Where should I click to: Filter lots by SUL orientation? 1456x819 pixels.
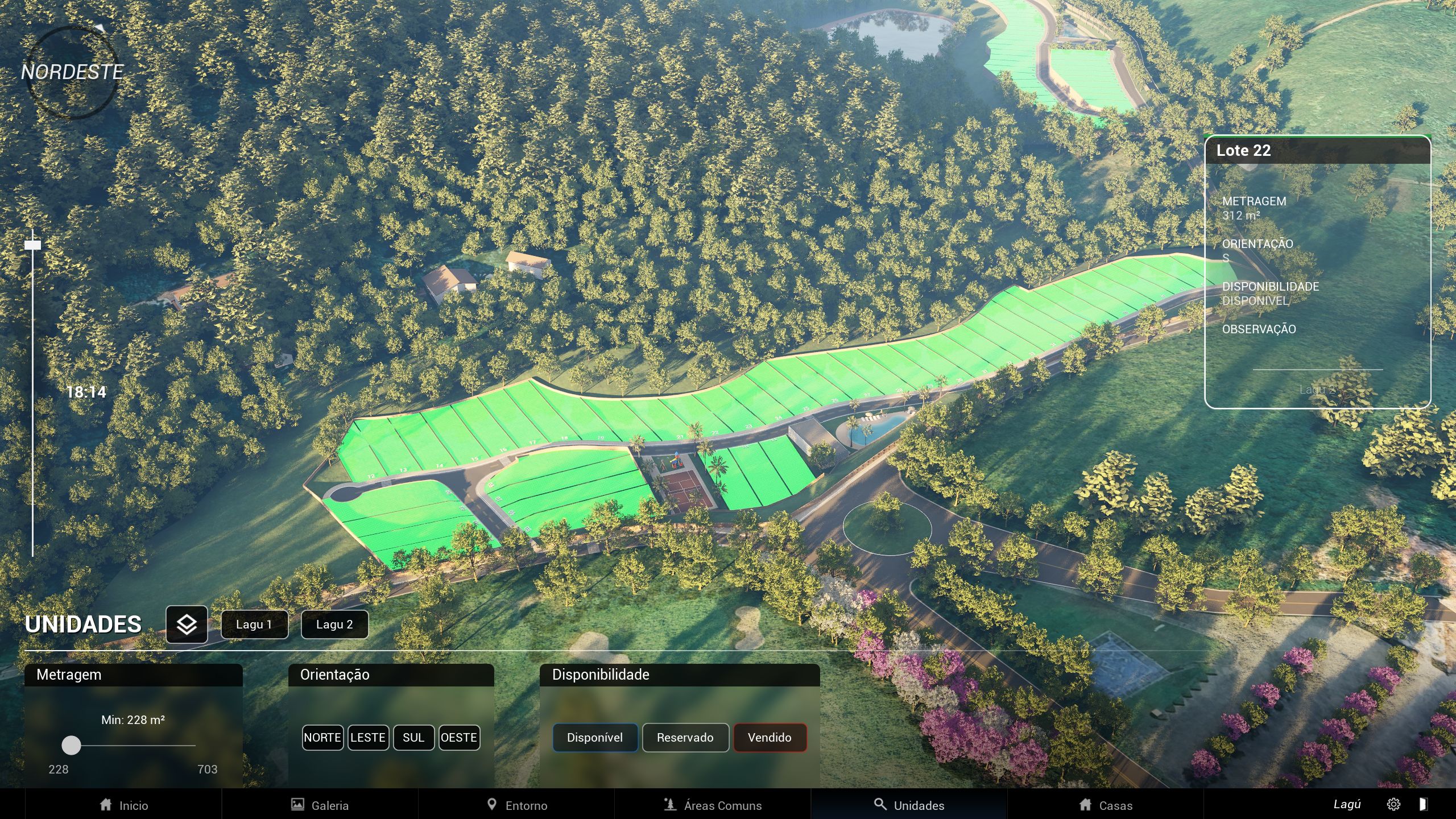point(413,738)
